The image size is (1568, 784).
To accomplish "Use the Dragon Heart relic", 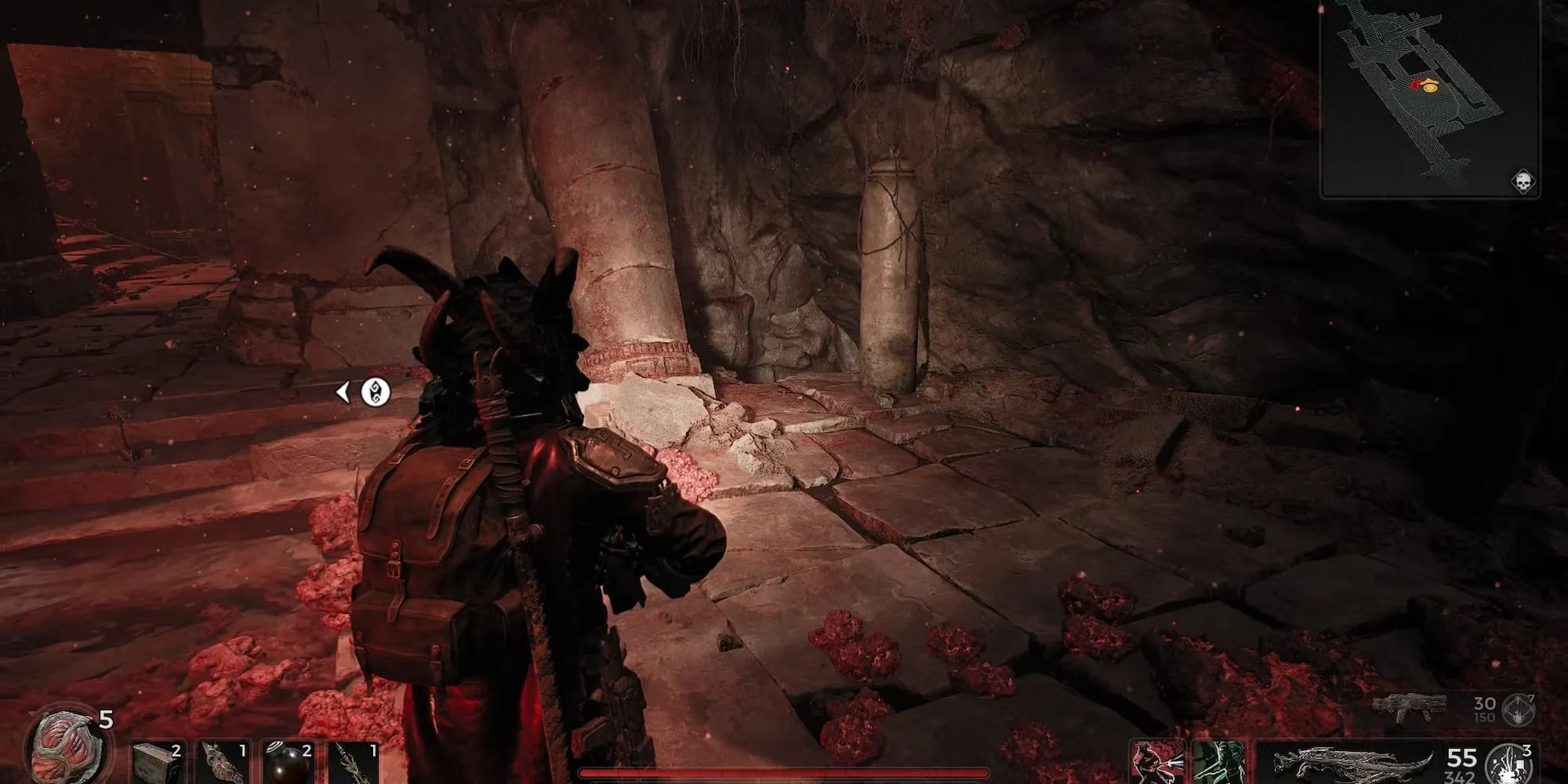I will point(66,746).
